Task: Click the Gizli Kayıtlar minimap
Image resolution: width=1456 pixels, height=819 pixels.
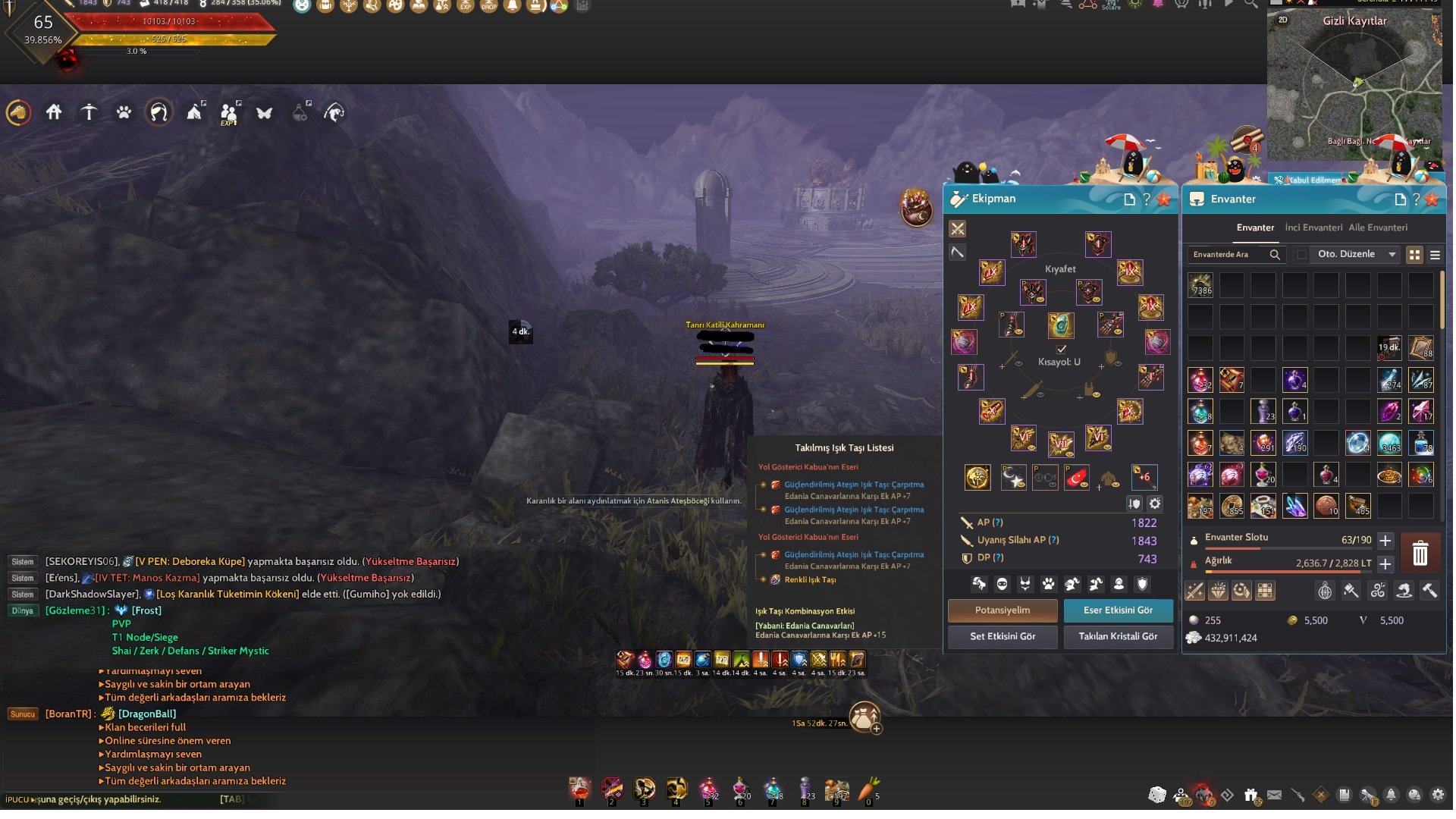Action: coord(1354,83)
